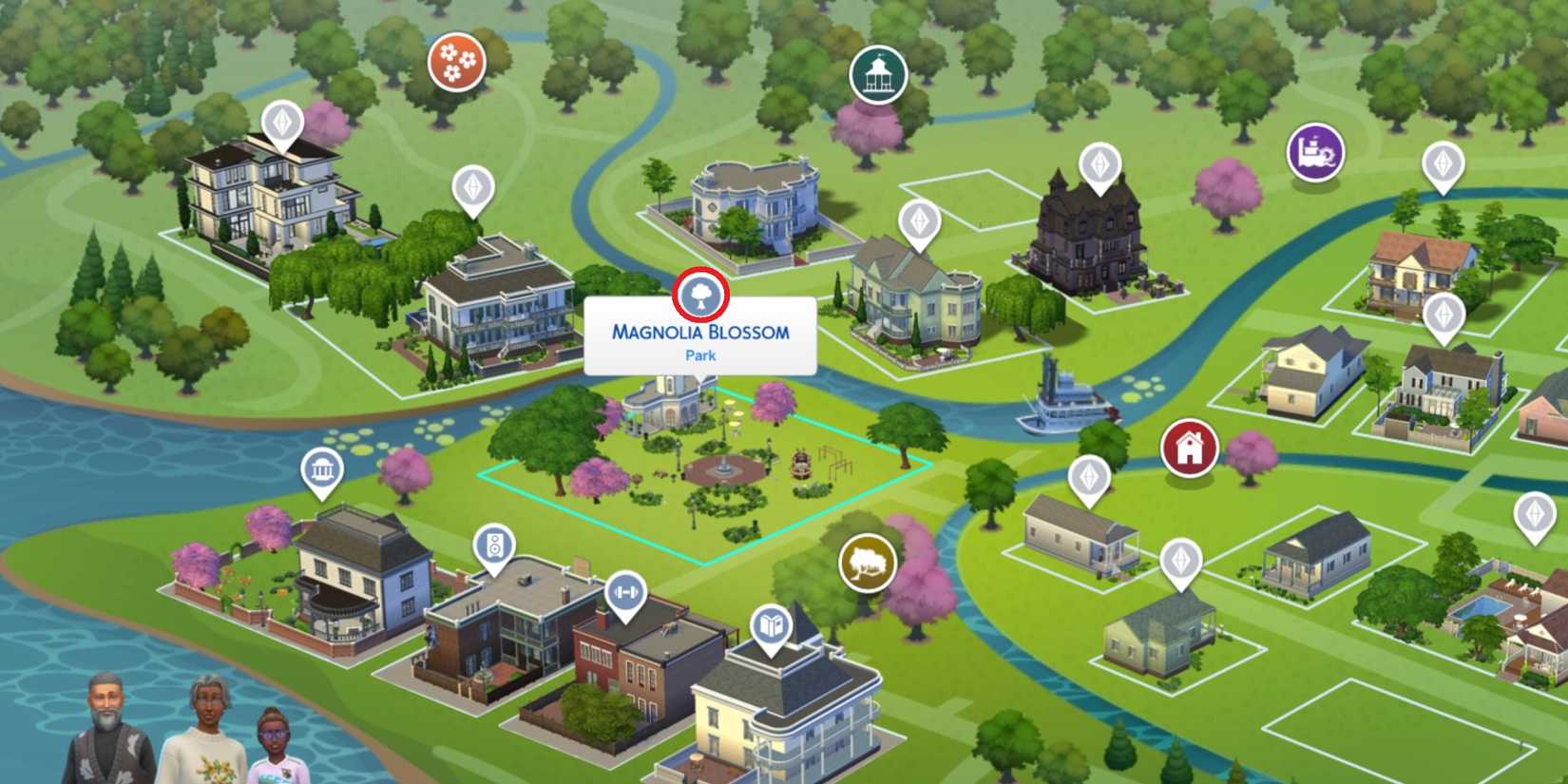Click the speaker nightclub venue icon
1568x784 pixels.
coord(492,546)
